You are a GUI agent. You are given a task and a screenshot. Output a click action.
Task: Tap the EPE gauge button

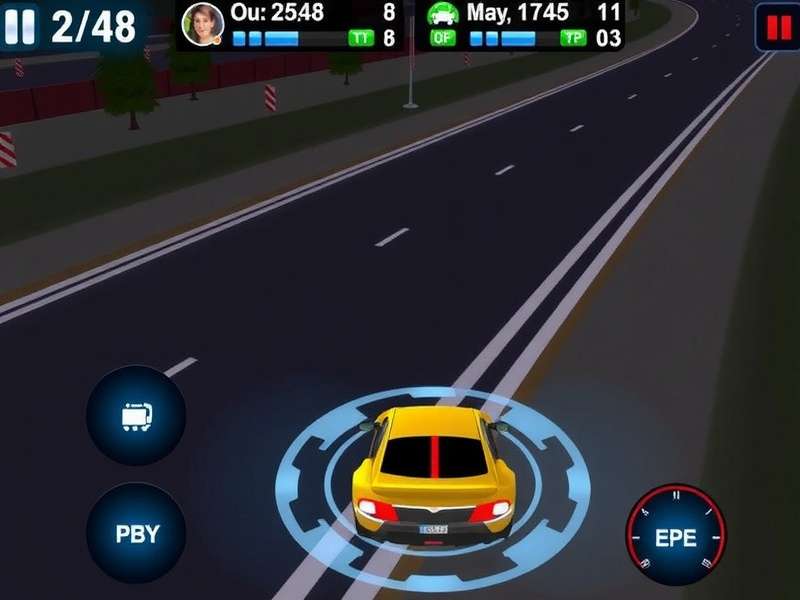click(676, 535)
